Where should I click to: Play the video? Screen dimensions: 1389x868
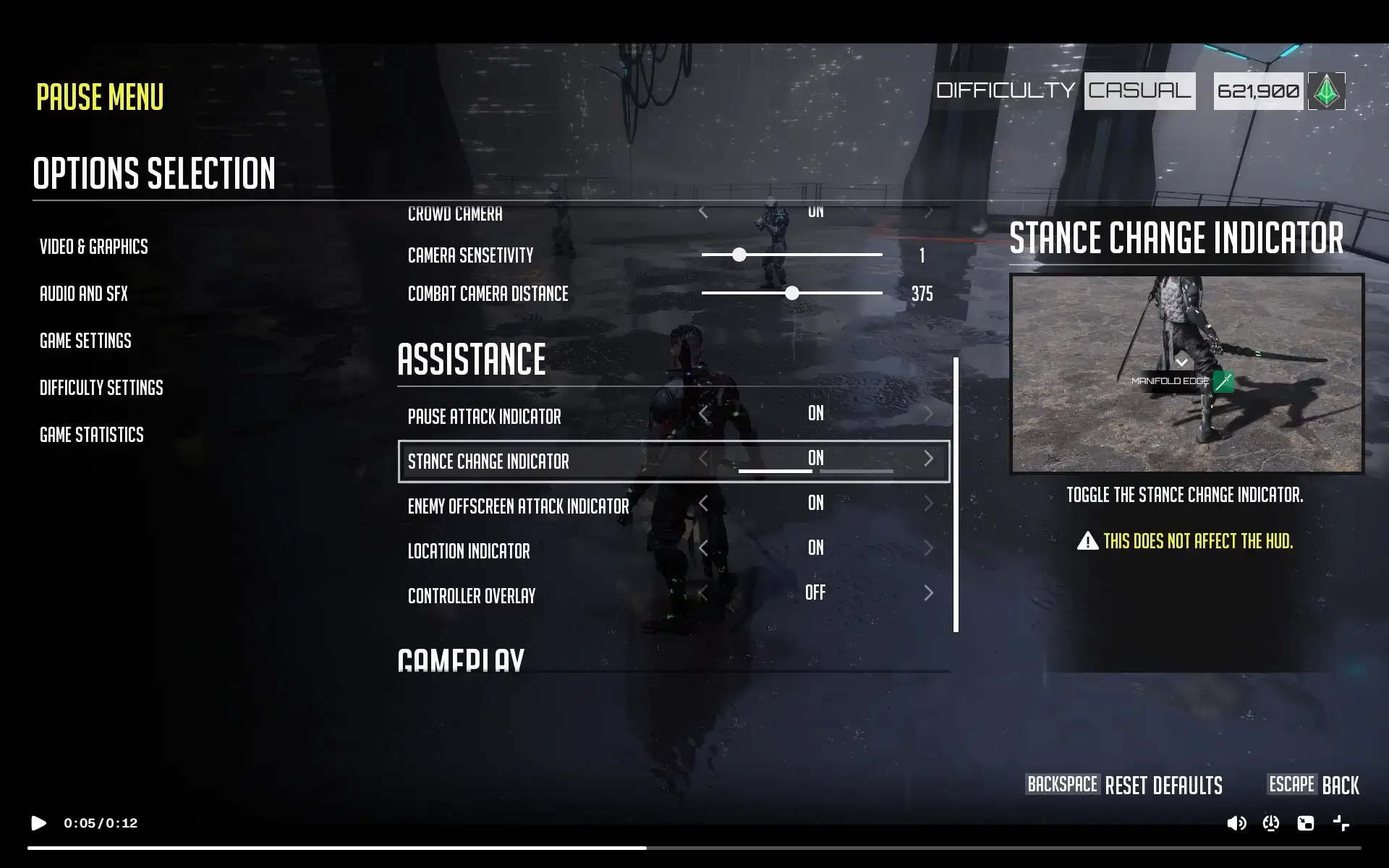[x=39, y=823]
